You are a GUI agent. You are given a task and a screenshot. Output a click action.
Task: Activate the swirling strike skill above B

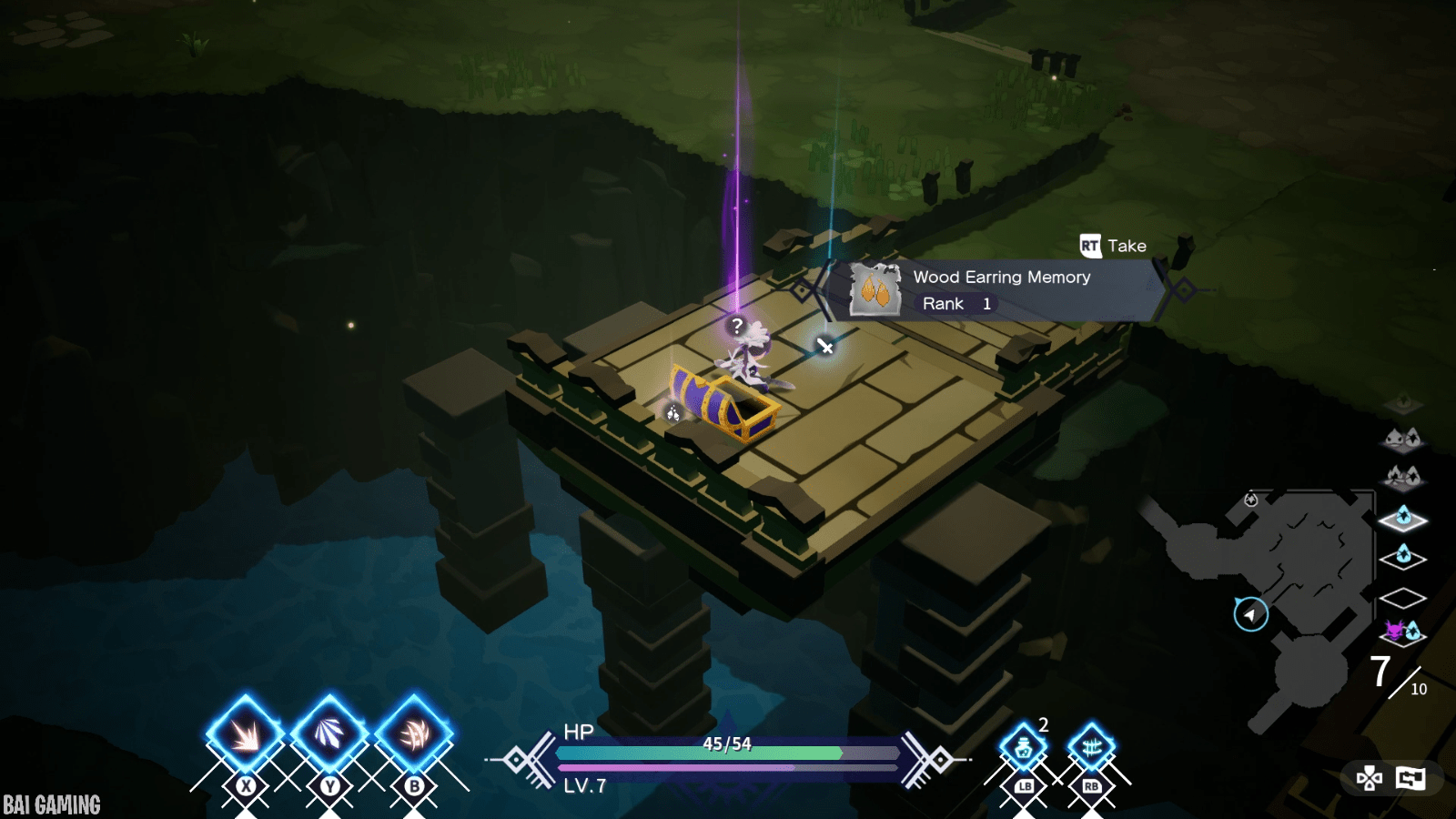coord(414,733)
